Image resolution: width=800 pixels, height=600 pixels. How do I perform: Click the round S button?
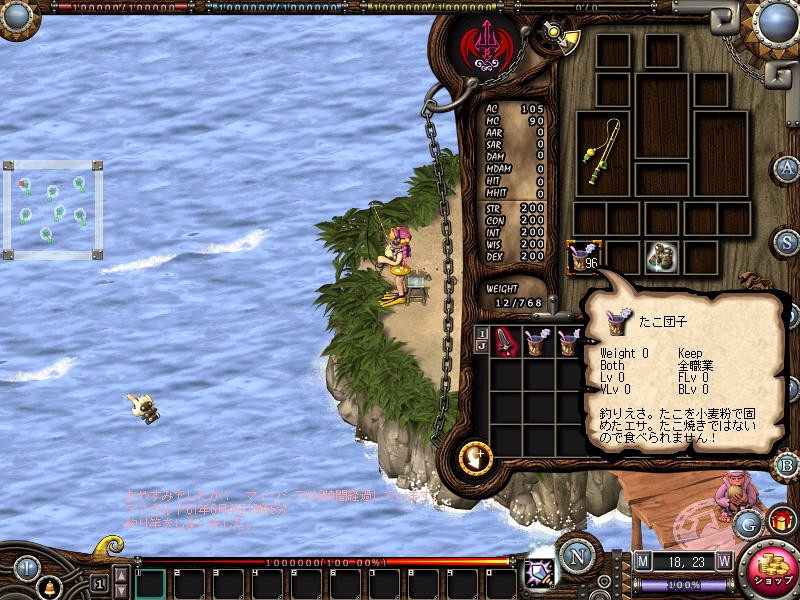pyautogui.click(x=788, y=242)
